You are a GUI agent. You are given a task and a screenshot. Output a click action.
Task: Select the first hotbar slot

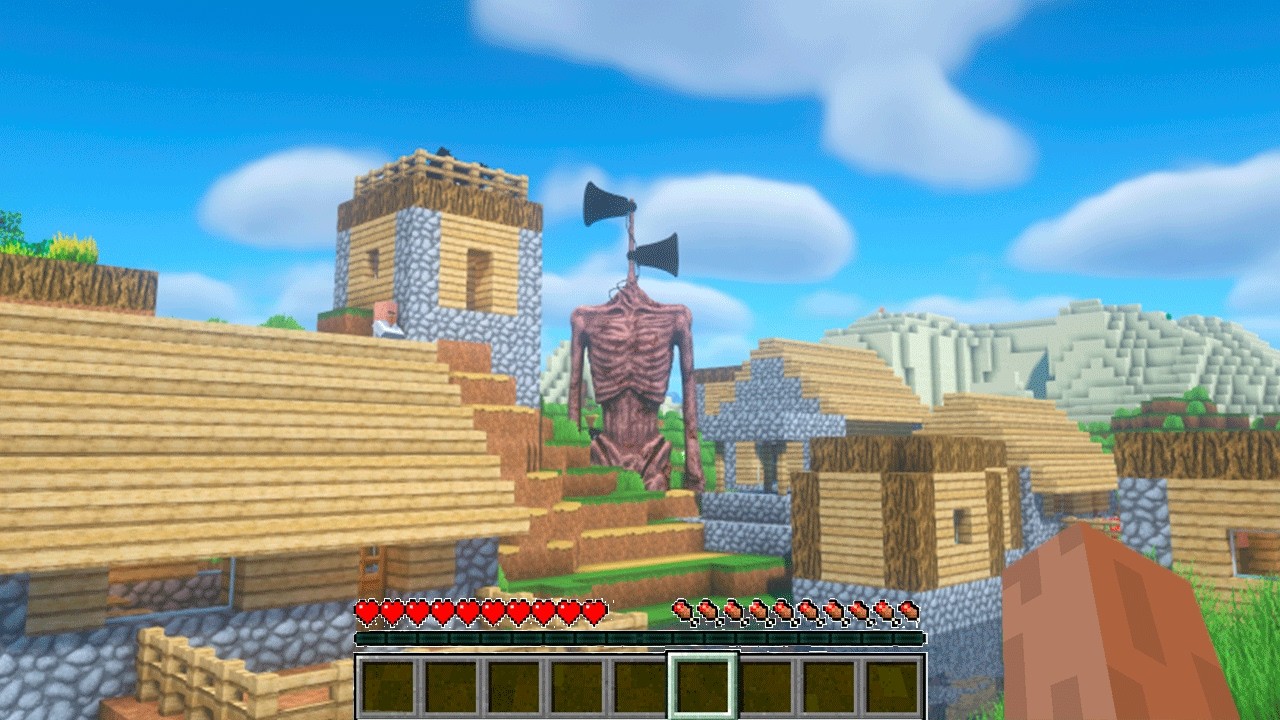pyautogui.click(x=387, y=685)
